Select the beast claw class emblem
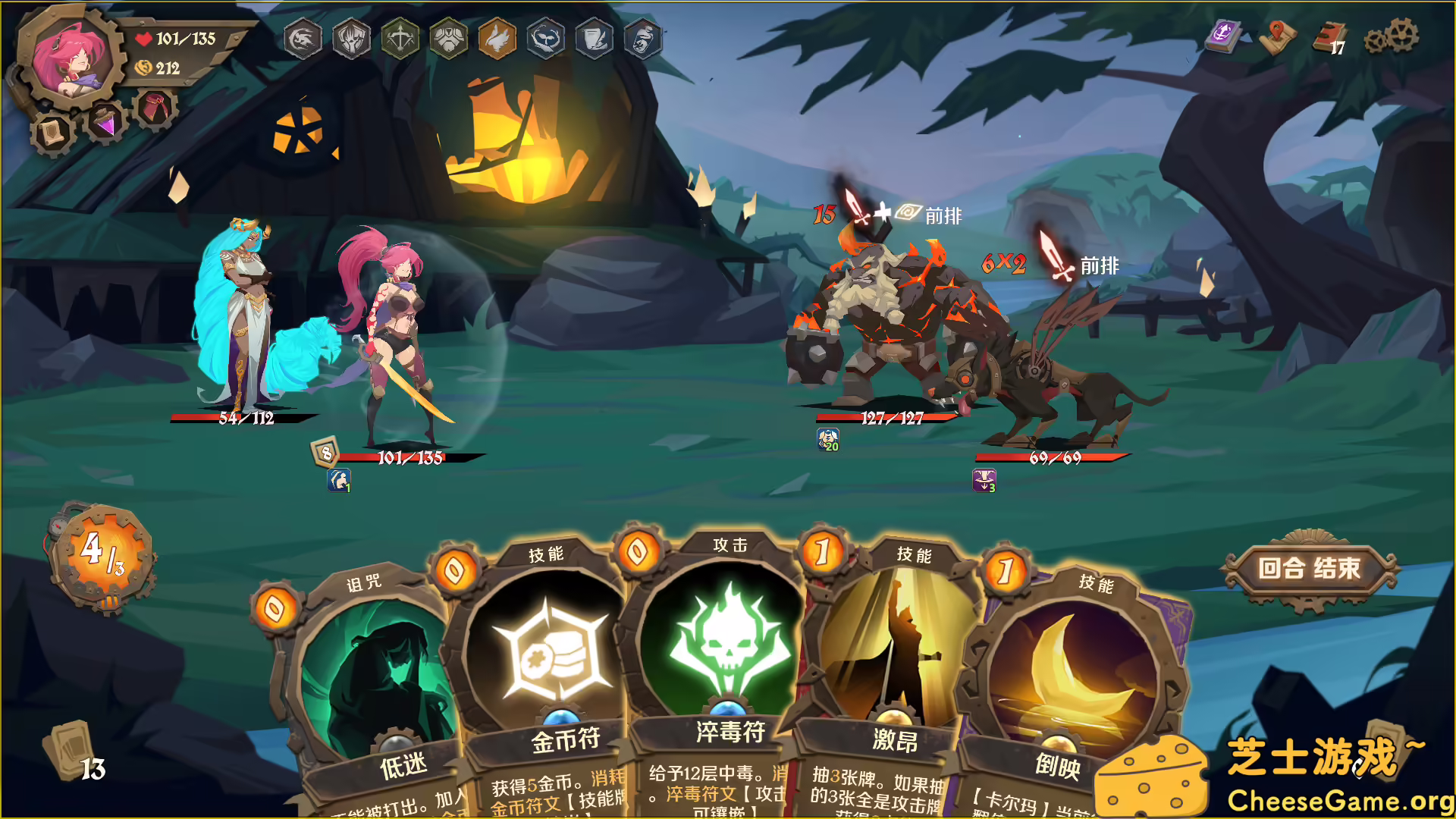The height and width of the screenshot is (819, 1456). pos(351,39)
